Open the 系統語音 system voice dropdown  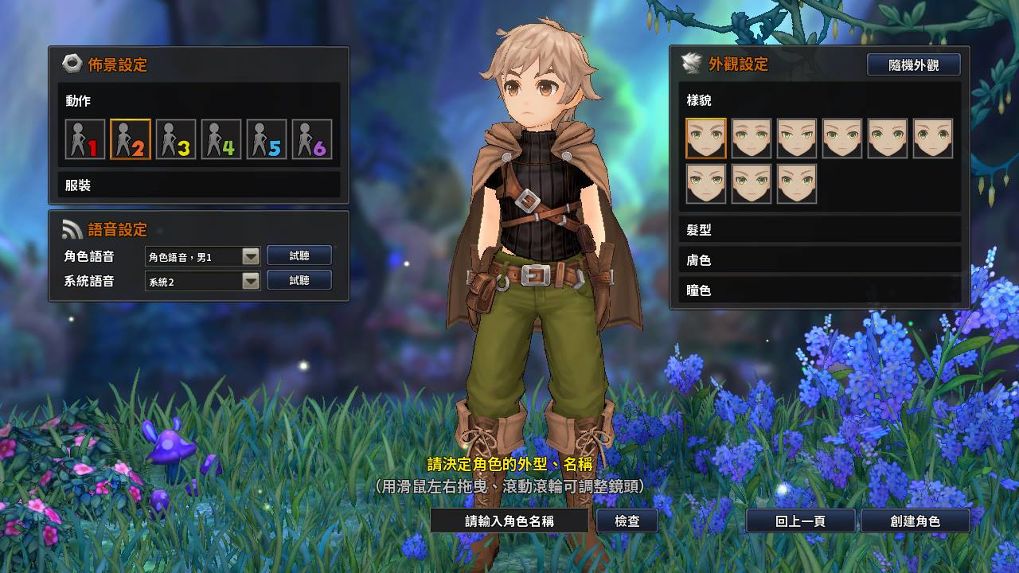pyautogui.click(x=250, y=281)
